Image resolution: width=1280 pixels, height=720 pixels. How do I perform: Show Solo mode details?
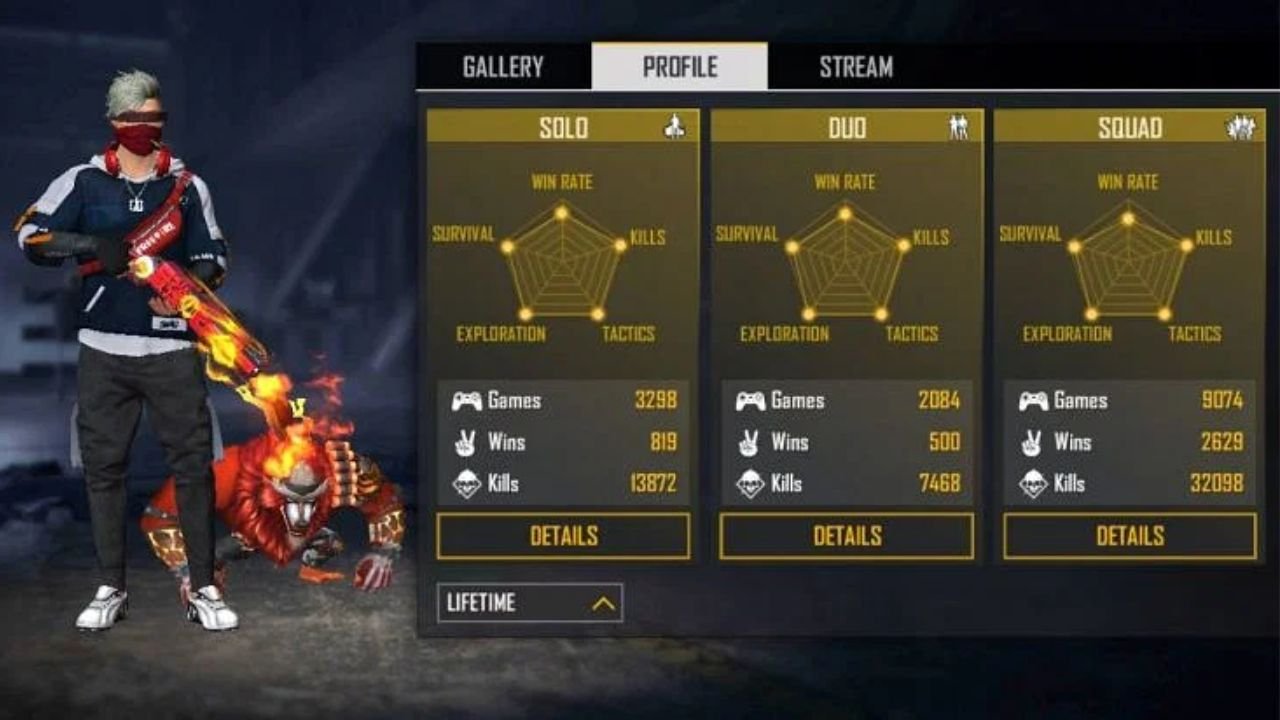point(563,536)
